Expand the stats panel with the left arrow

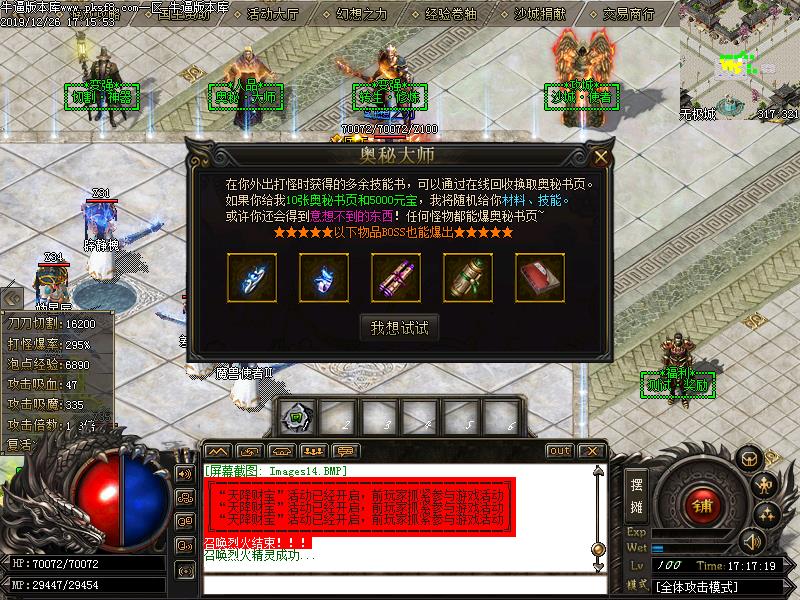11,297
